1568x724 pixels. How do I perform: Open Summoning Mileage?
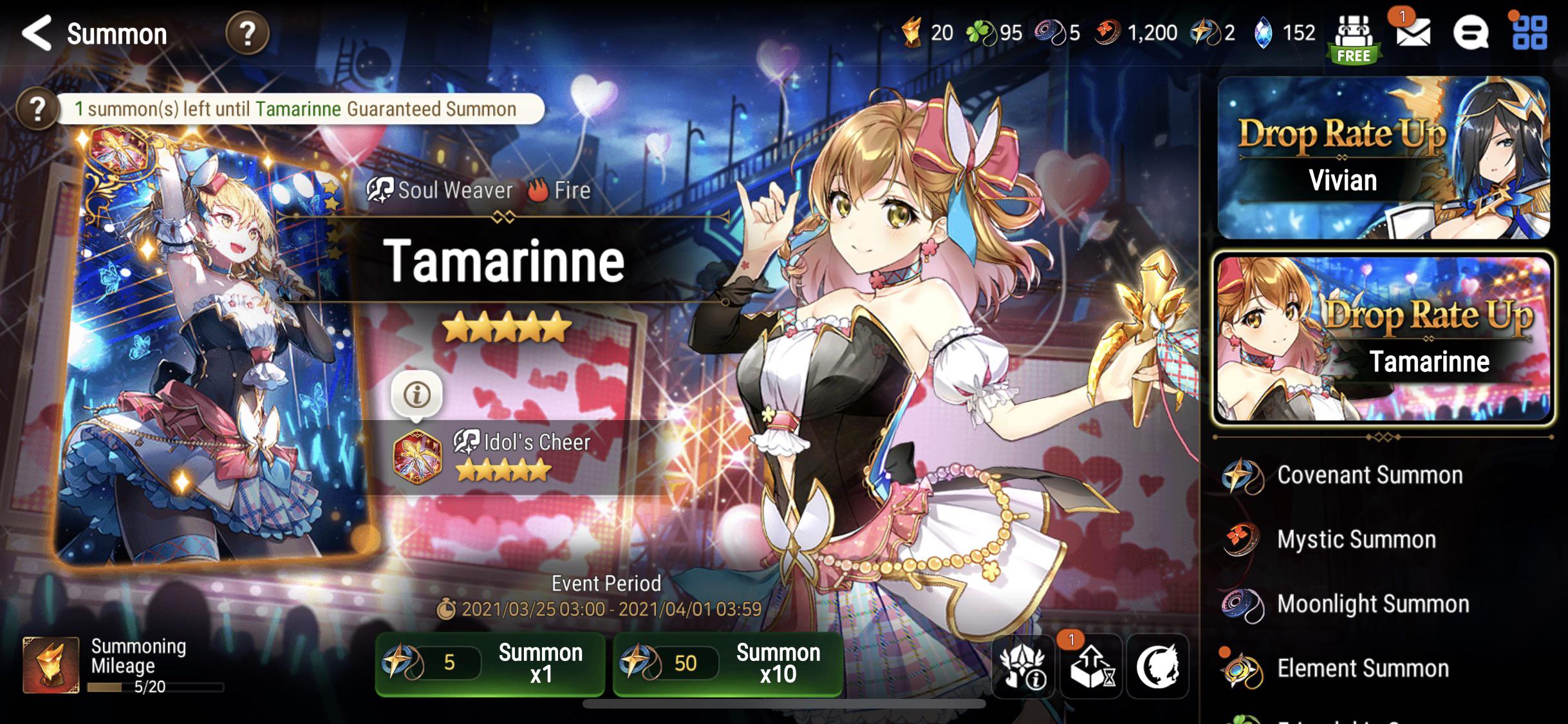122,666
